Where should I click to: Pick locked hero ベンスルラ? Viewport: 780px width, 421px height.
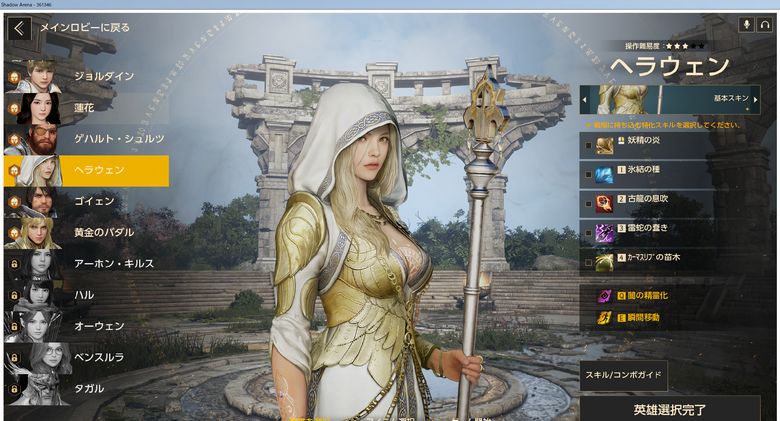(x=85, y=356)
